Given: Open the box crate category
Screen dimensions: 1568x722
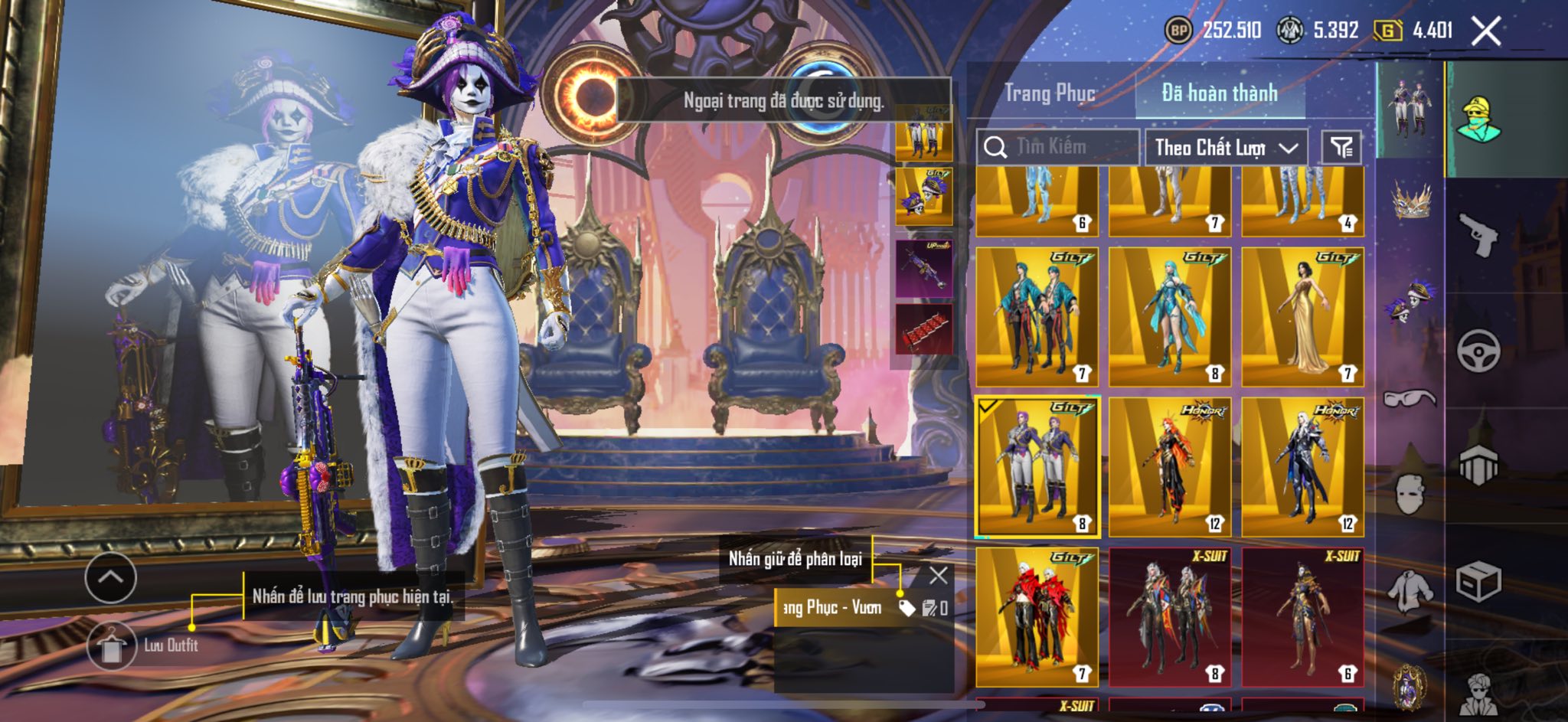Looking at the screenshot, I should [x=1478, y=583].
